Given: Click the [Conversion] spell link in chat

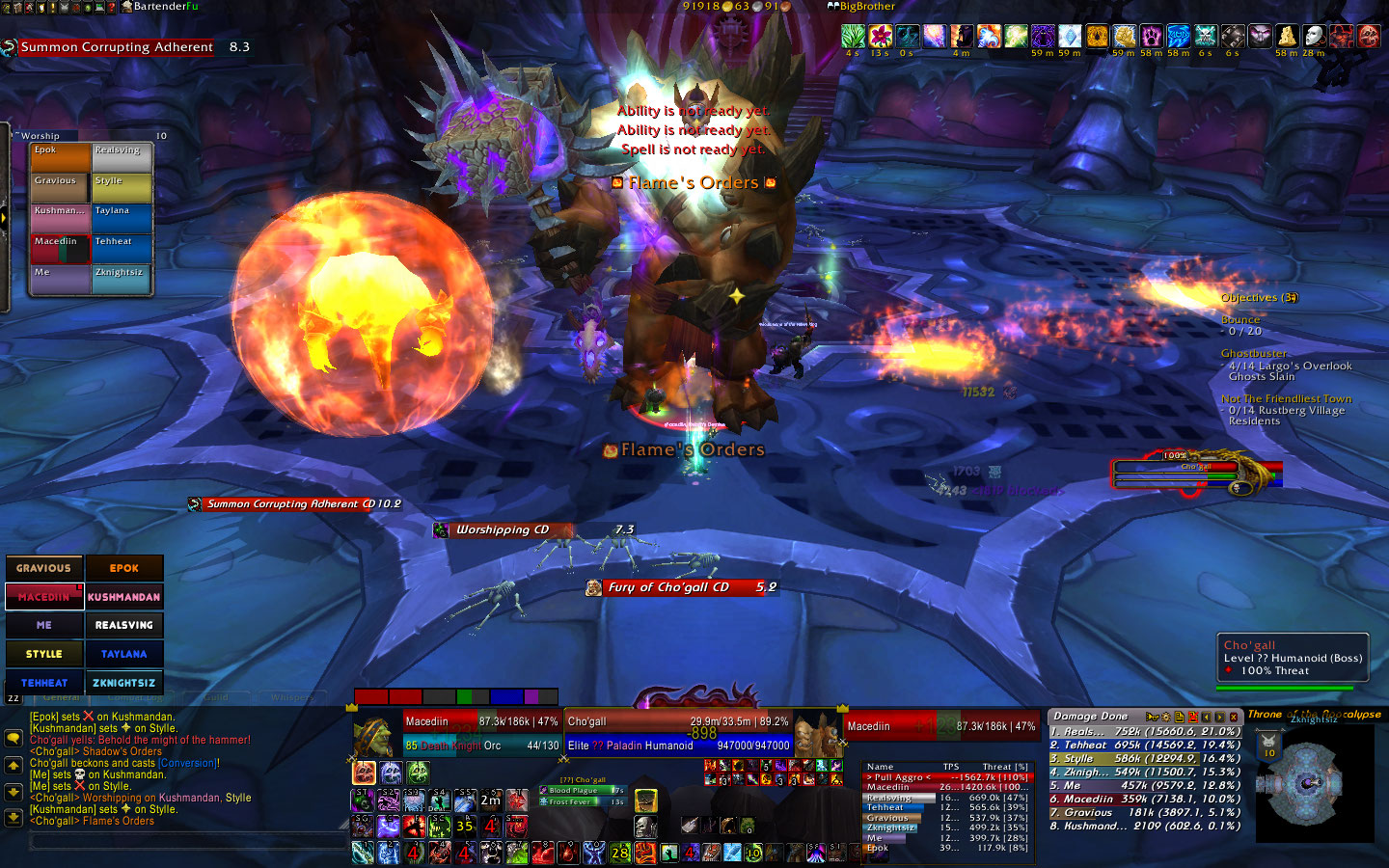Looking at the screenshot, I should pos(189,763).
